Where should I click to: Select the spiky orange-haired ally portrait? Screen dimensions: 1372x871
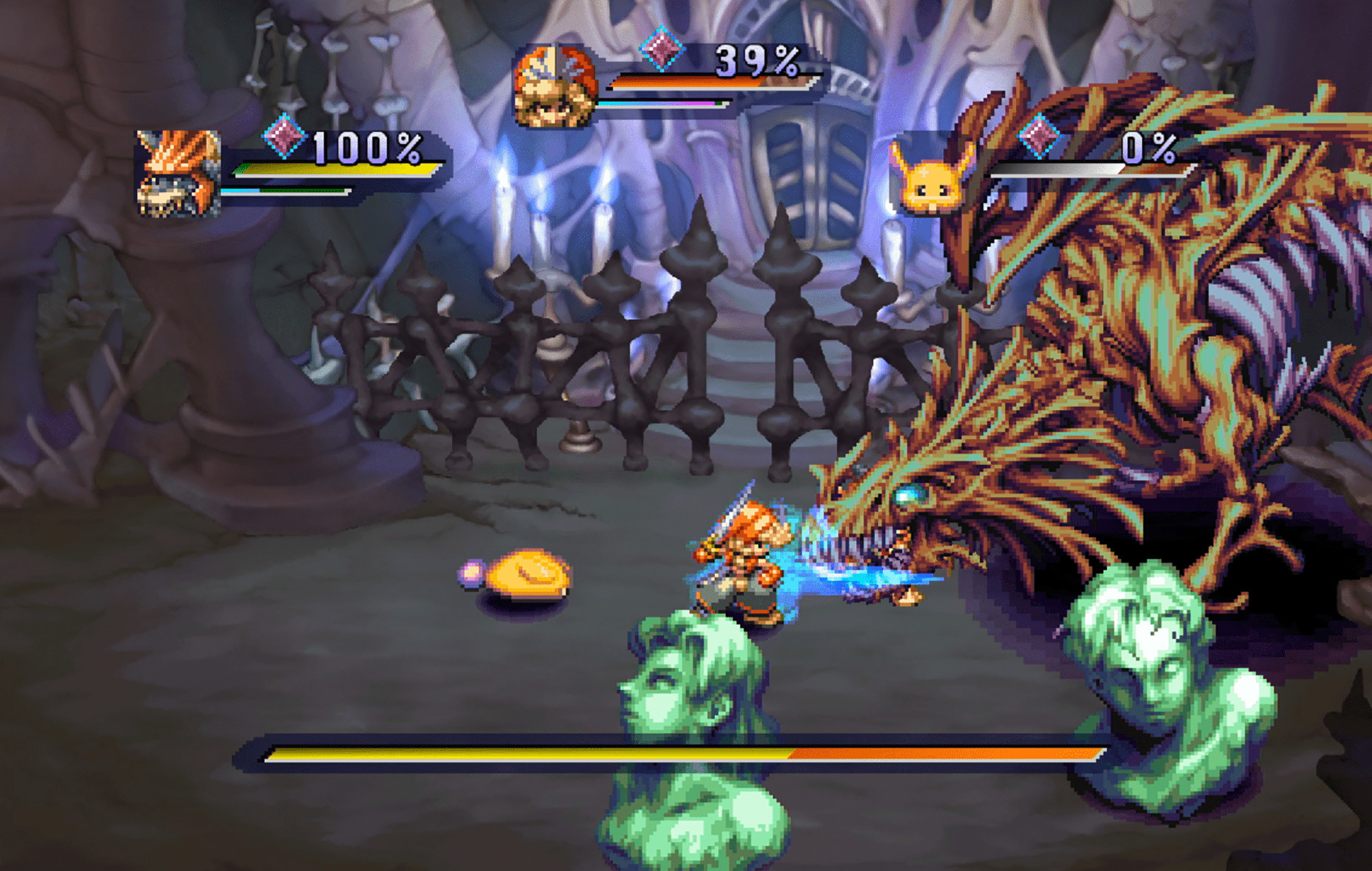178,174
